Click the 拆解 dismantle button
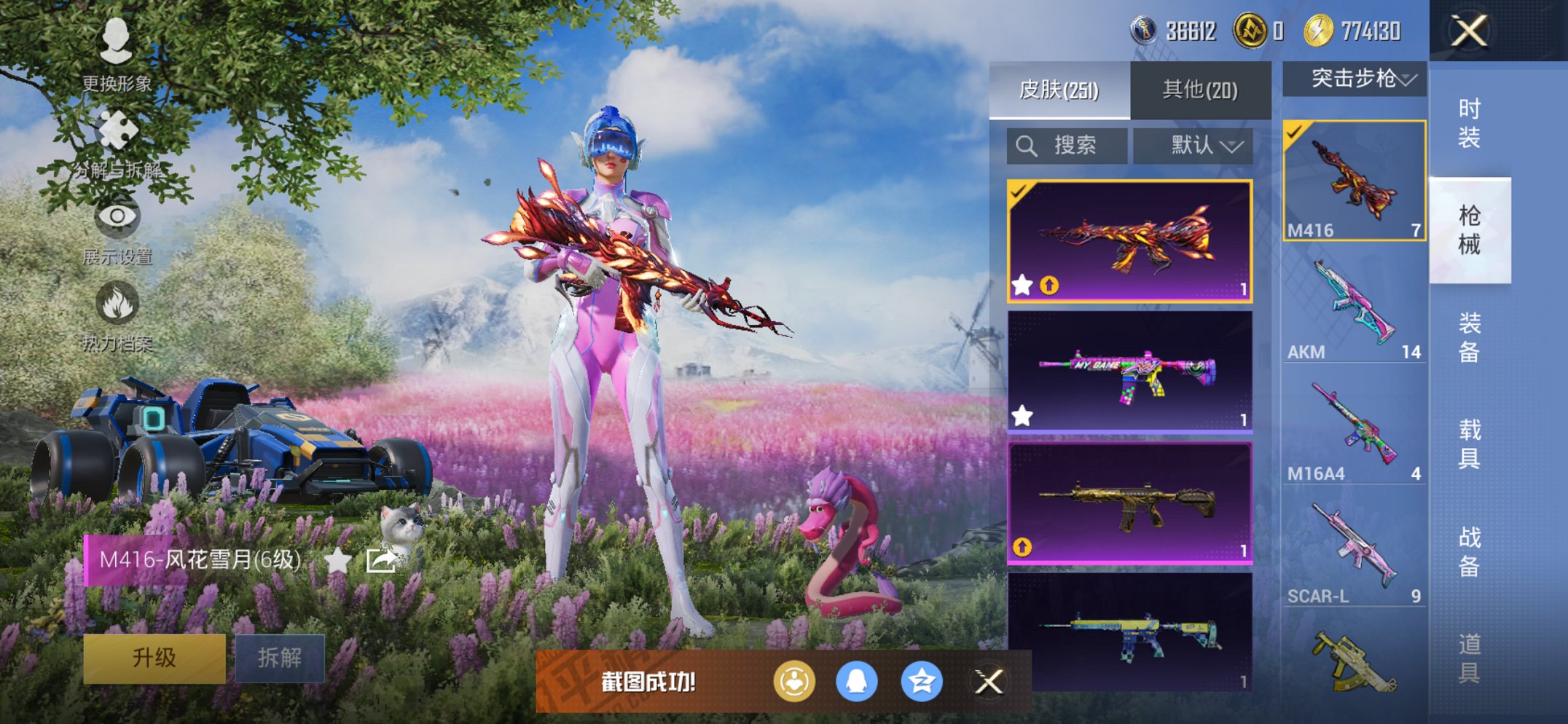Image resolution: width=1568 pixels, height=724 pixels. click(x=280, y=658)
